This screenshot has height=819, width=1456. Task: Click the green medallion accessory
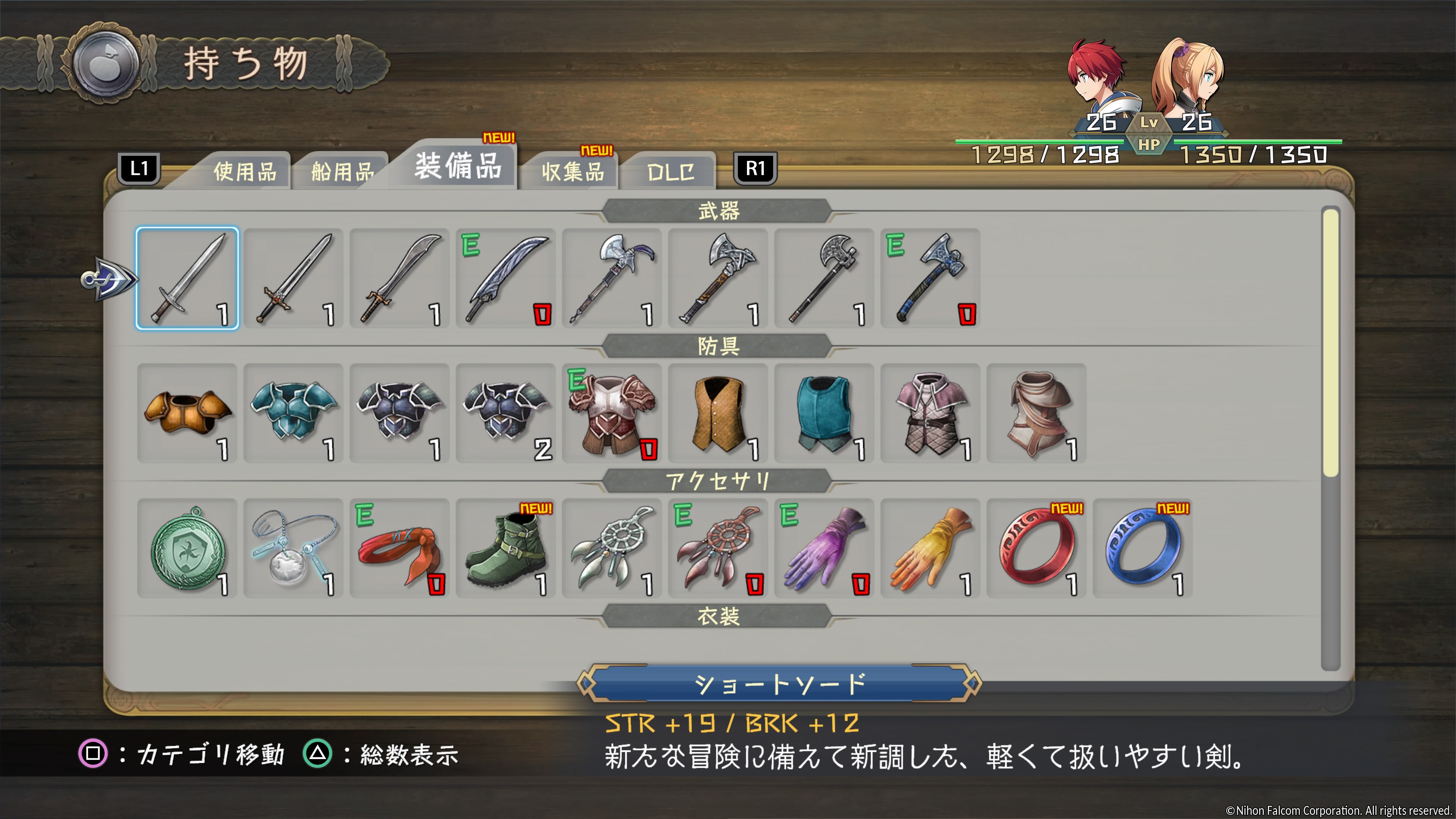pos(187,548)
